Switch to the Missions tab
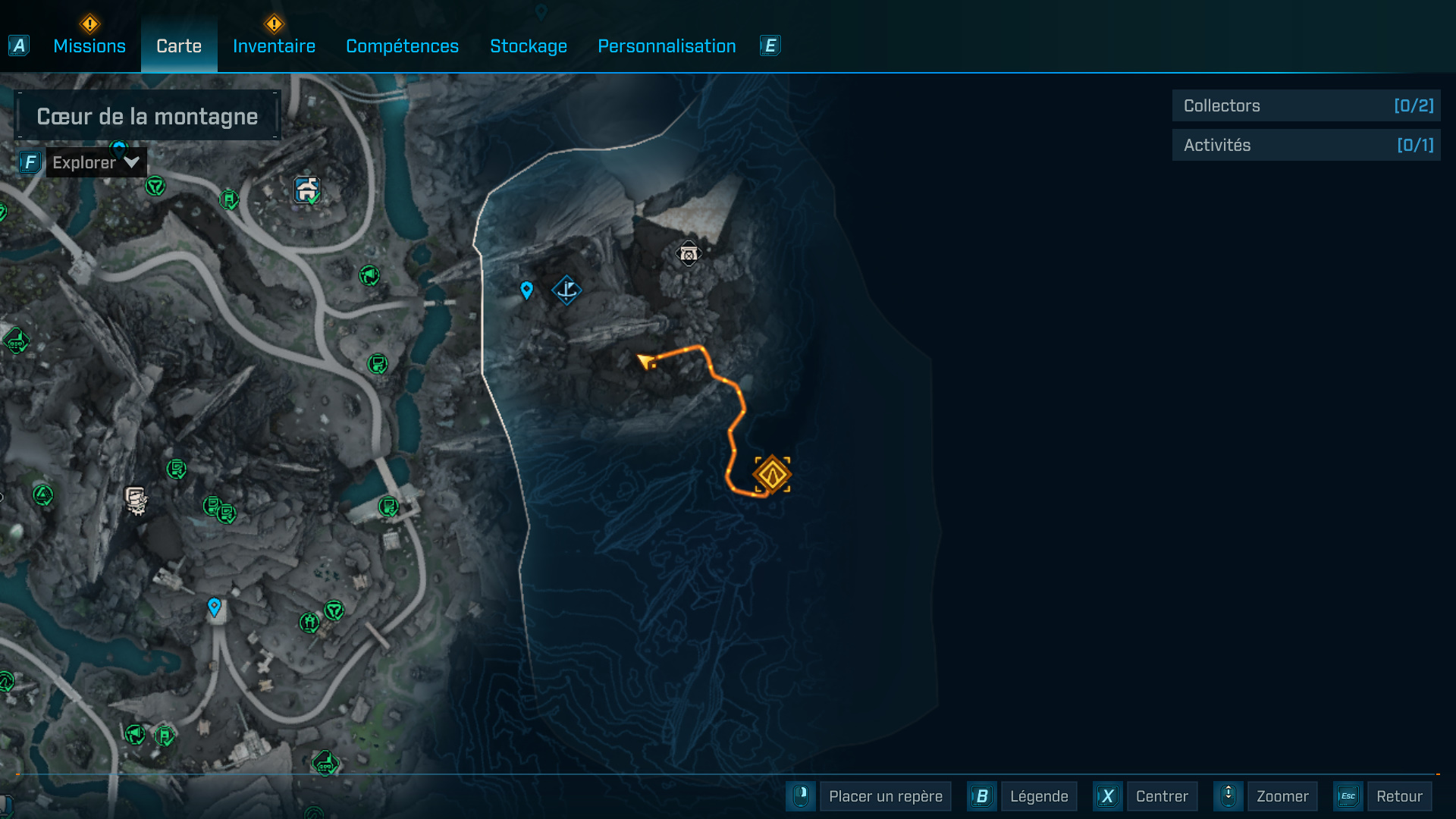The image size is (1456, 819). coord(89,46)
